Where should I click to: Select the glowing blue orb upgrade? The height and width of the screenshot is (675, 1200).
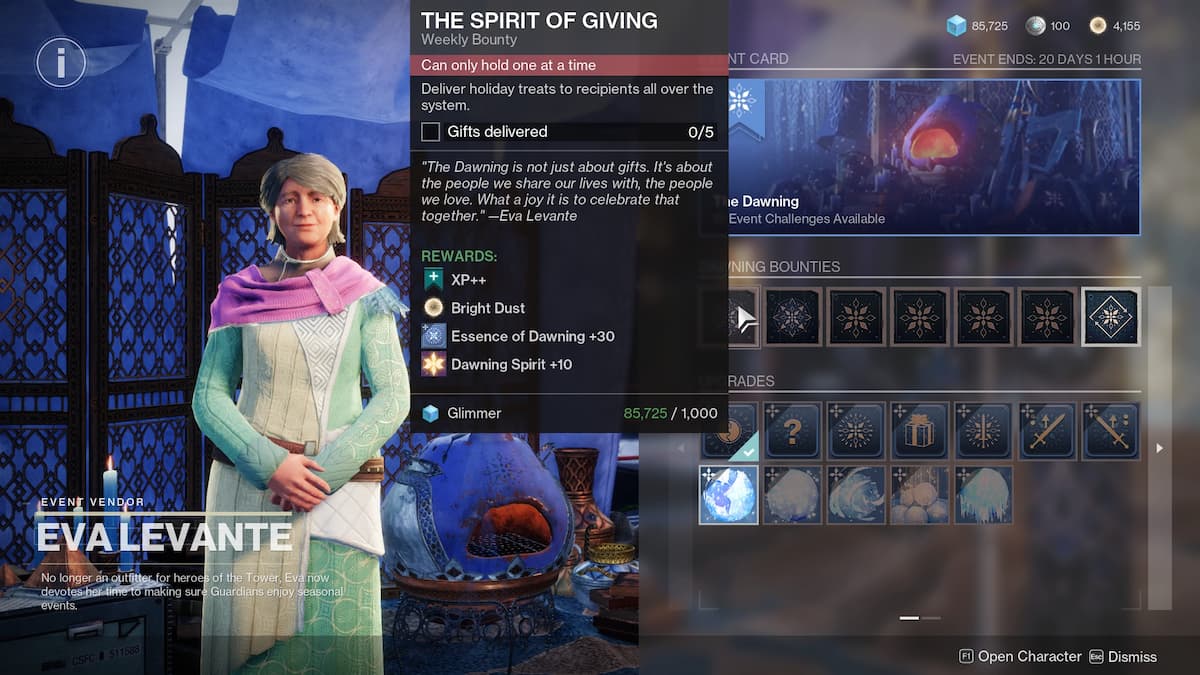point(729,495)
